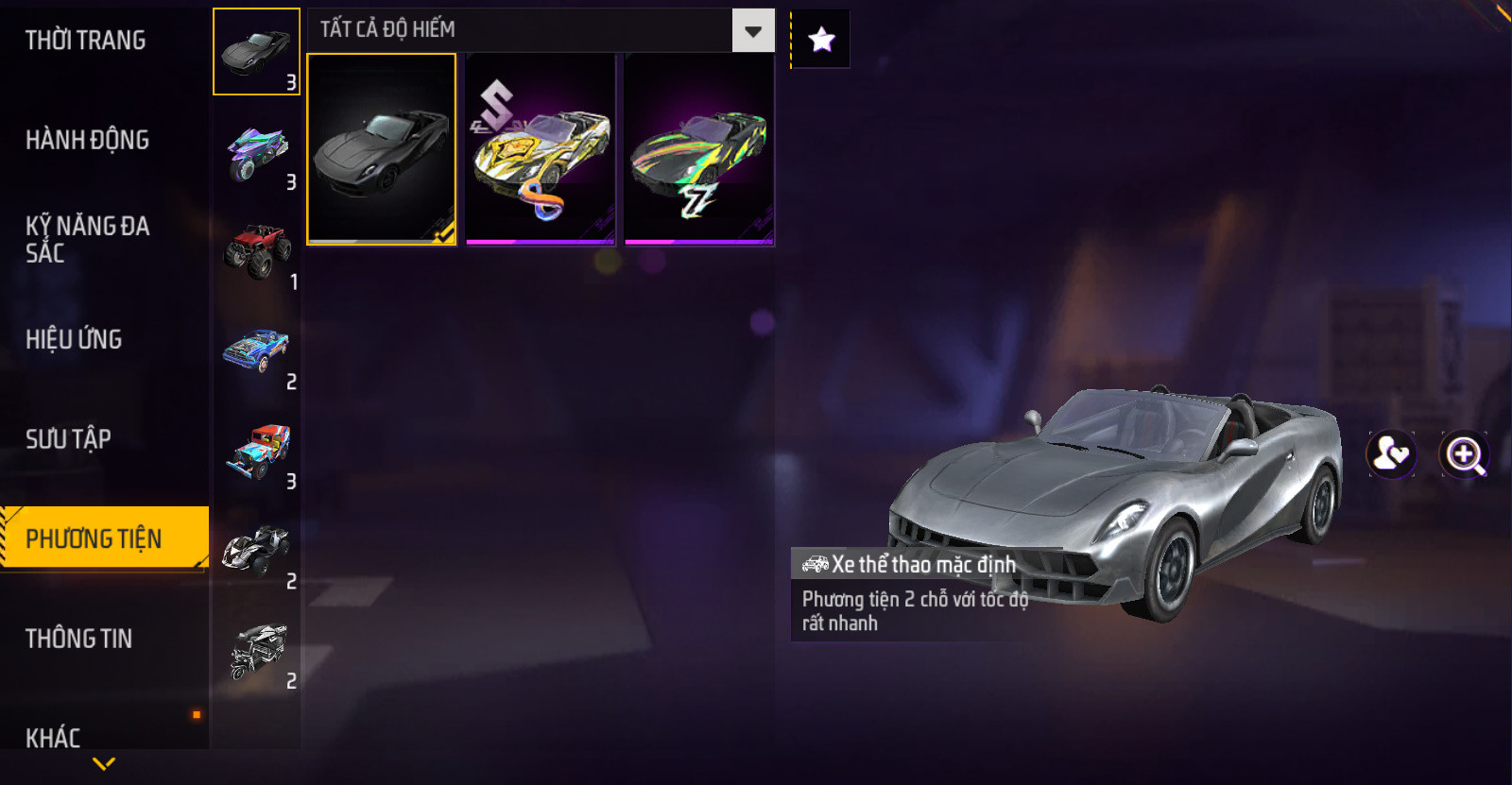Click the magnifier zoom preview button

(x=1464, y=454)
